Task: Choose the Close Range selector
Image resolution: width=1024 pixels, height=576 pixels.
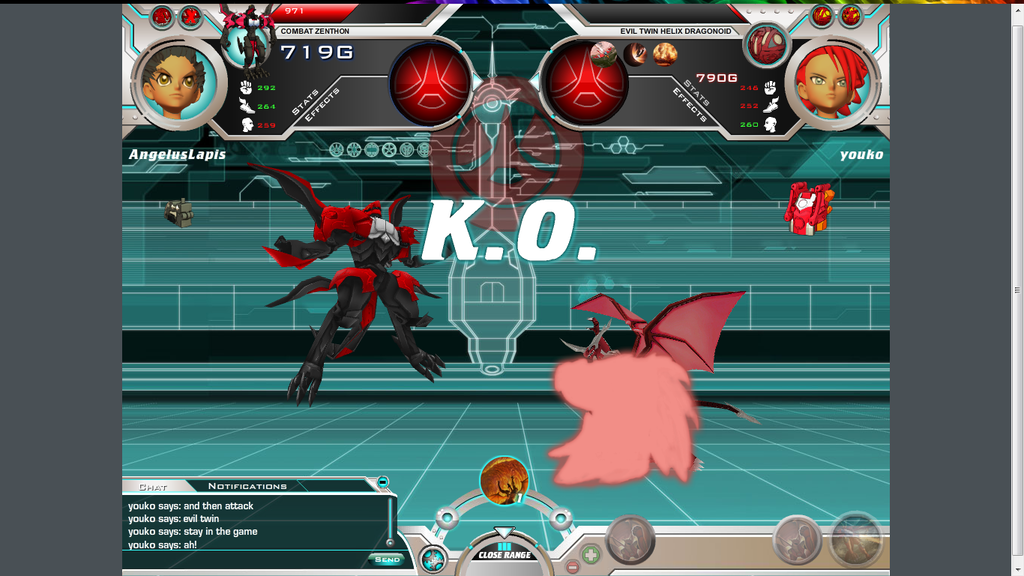Action: 504,554
